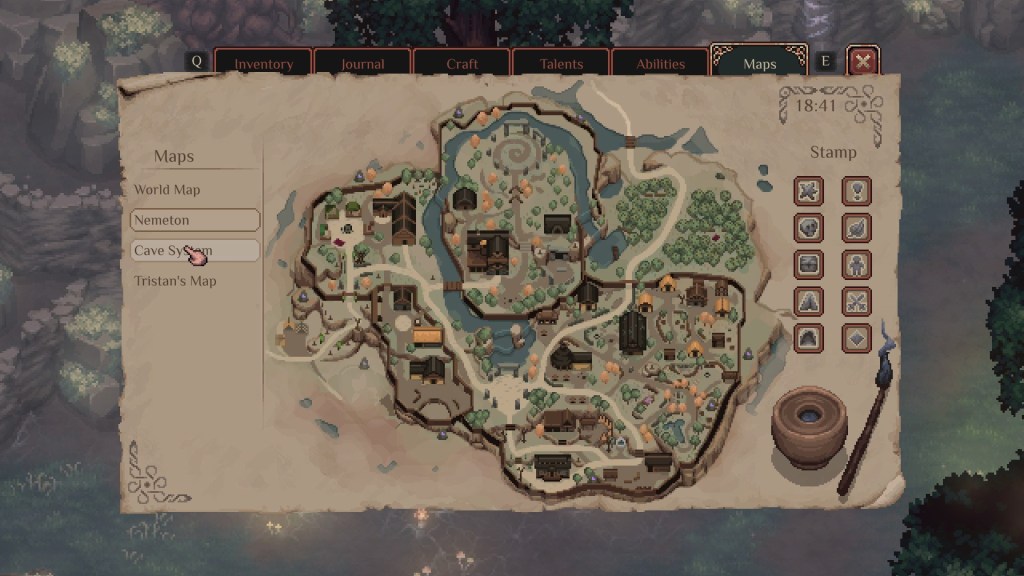Choose World Map from the maps list
The height and width of the screenshot is (576, 1024).
[x=168, y=190]
